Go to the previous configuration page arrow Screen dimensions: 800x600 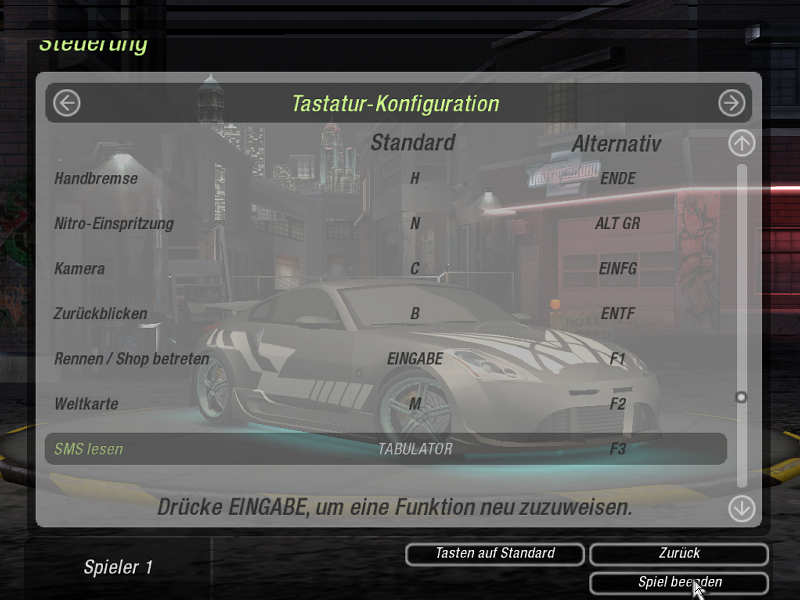point(67,103)
